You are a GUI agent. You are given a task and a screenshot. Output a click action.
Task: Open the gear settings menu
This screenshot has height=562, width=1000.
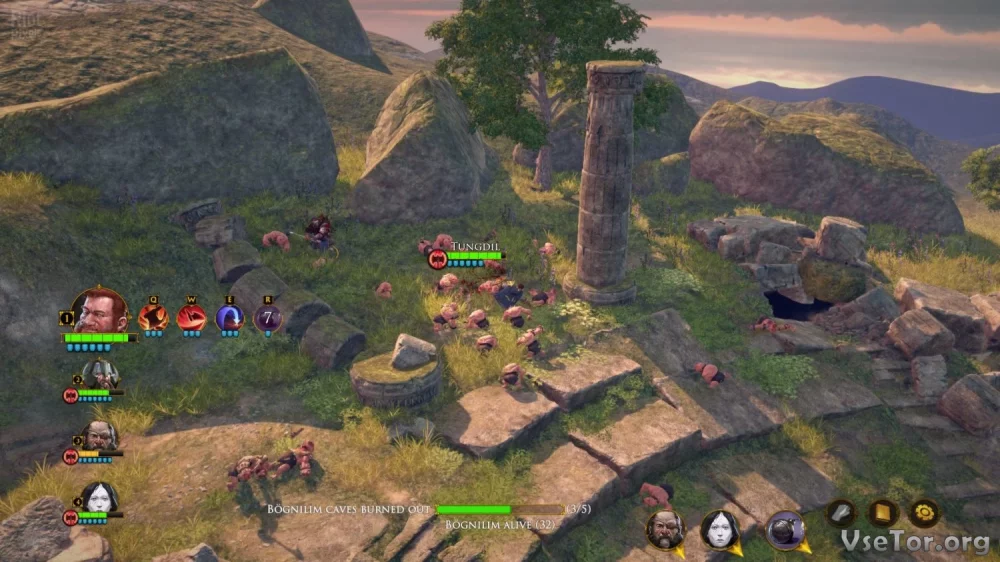tap(924, 513)
